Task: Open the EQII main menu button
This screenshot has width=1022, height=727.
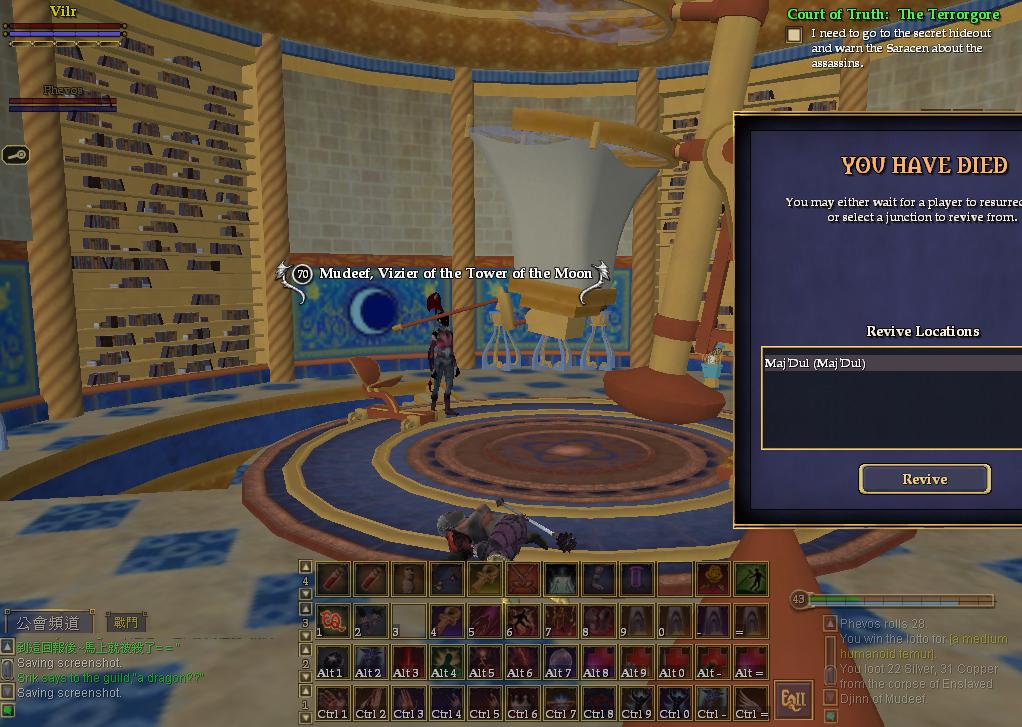Action: coord(793,698)
